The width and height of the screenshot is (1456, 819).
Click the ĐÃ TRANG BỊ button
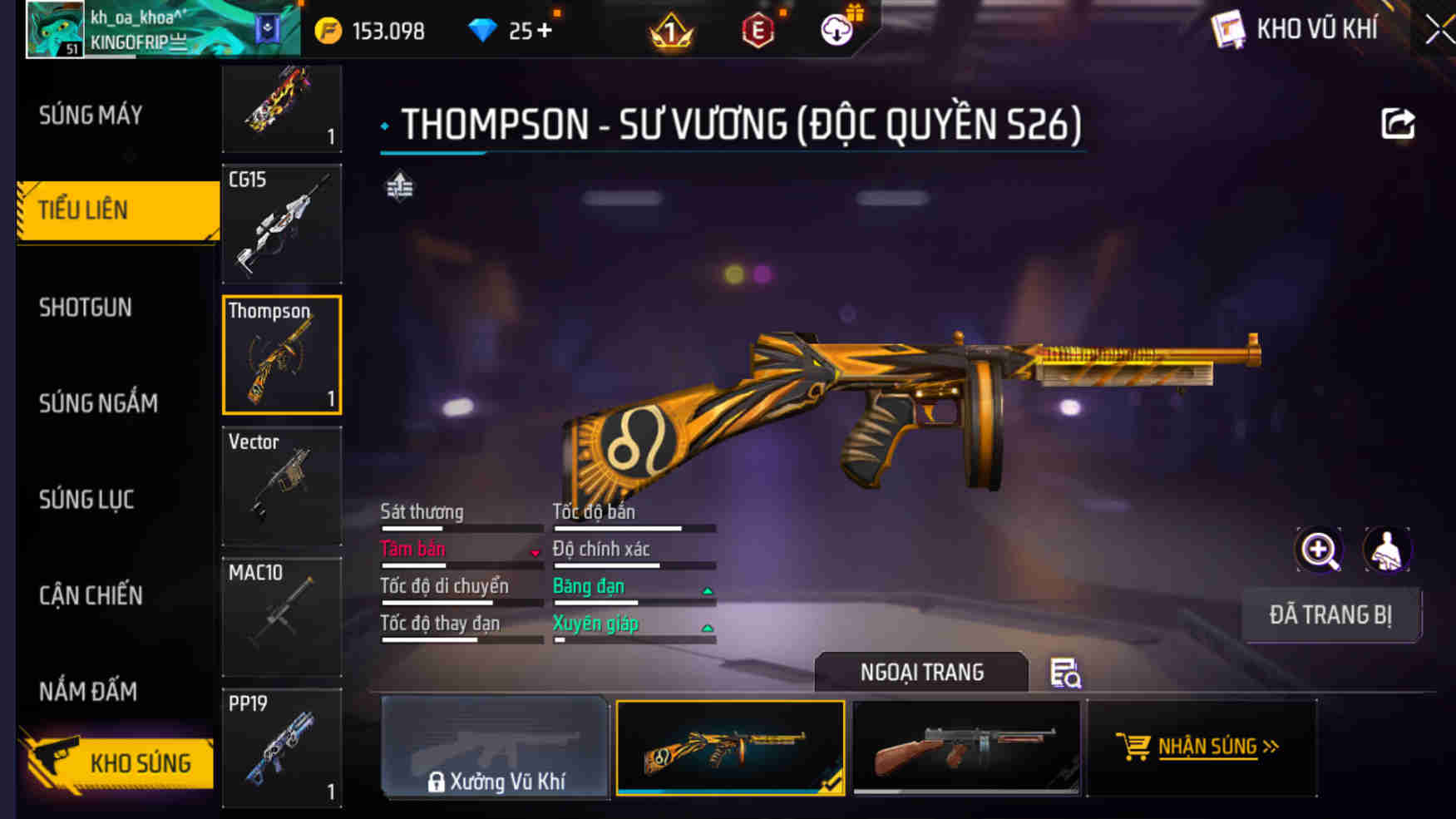1331,614
